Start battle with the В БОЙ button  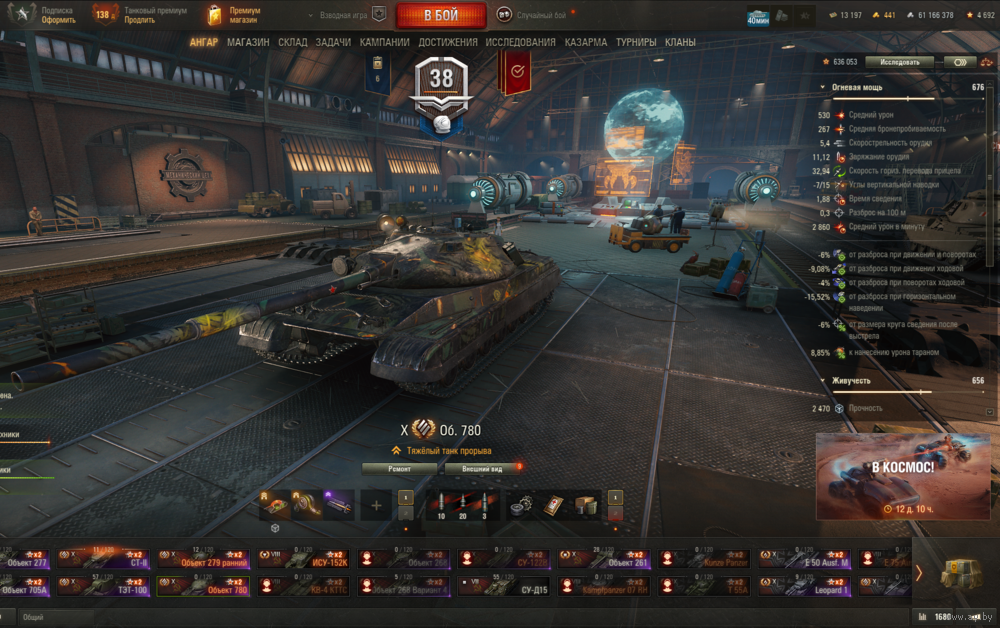441,15
